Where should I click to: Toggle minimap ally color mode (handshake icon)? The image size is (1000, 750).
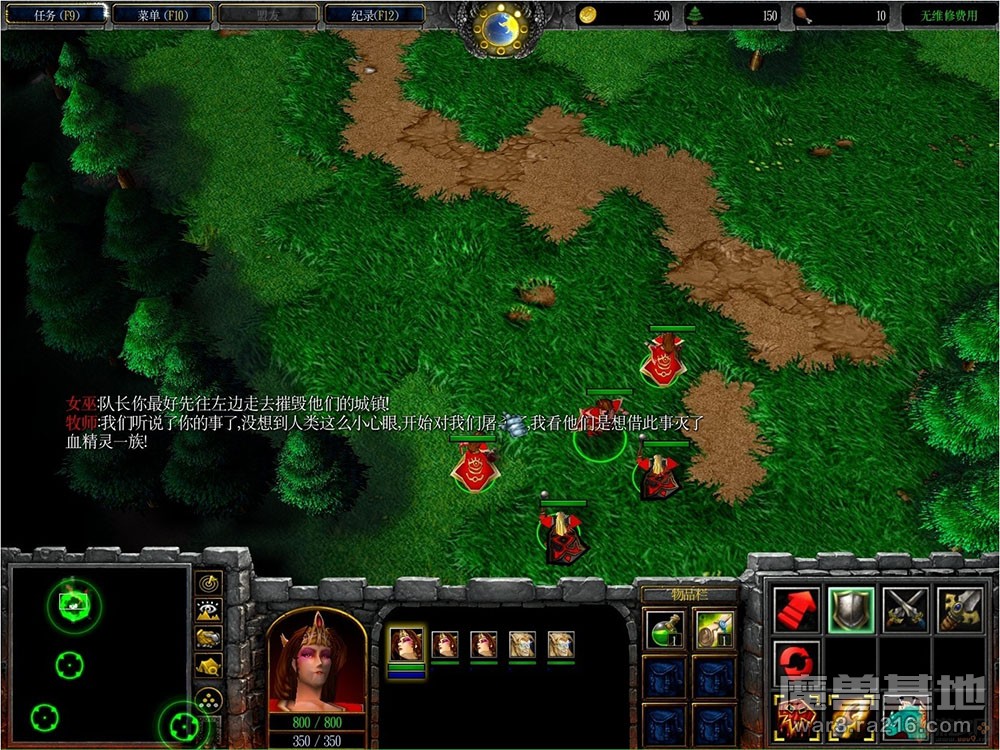[209, 638]
